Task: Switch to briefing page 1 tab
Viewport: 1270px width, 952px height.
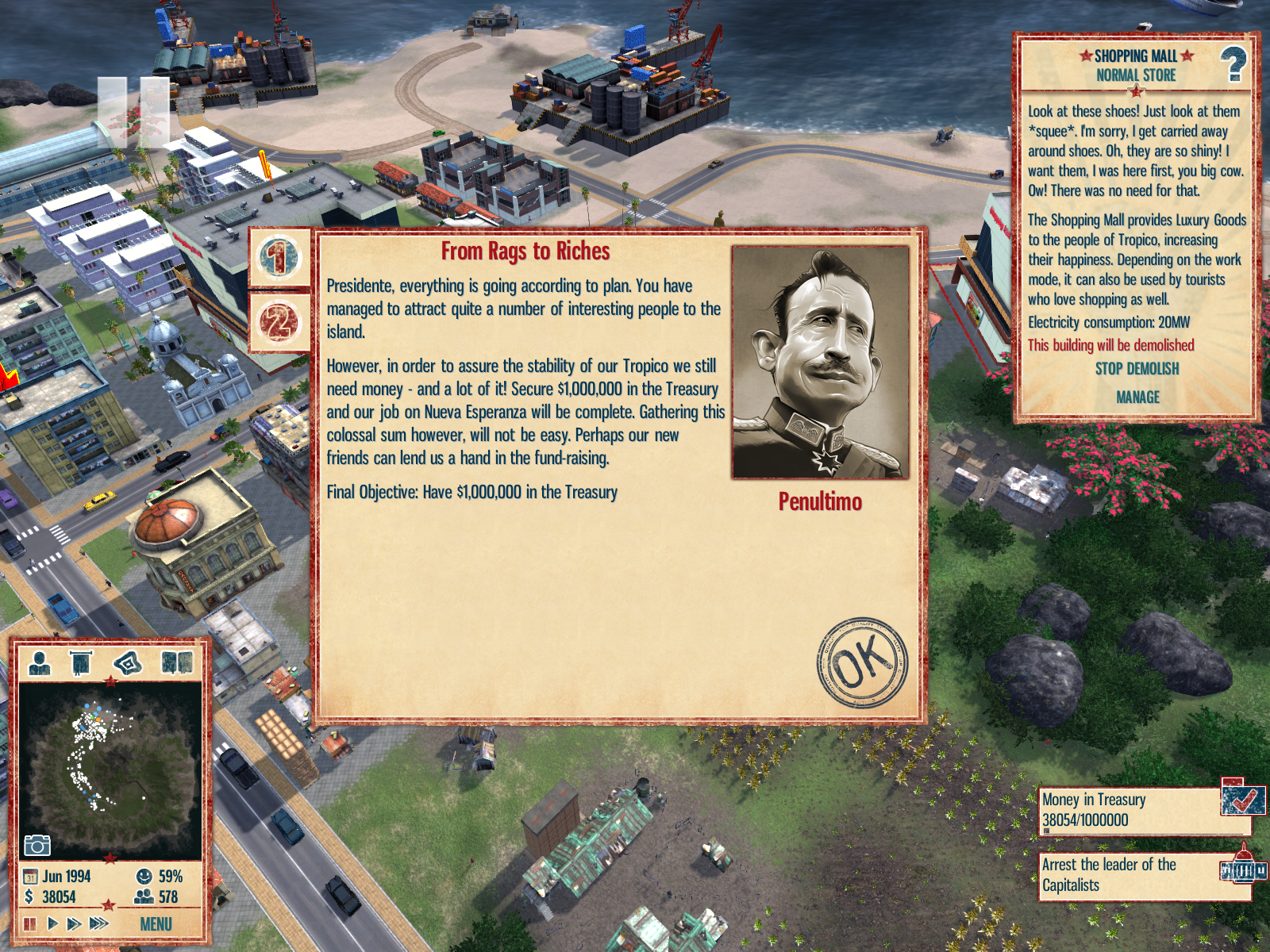Action: click(278, 258)
